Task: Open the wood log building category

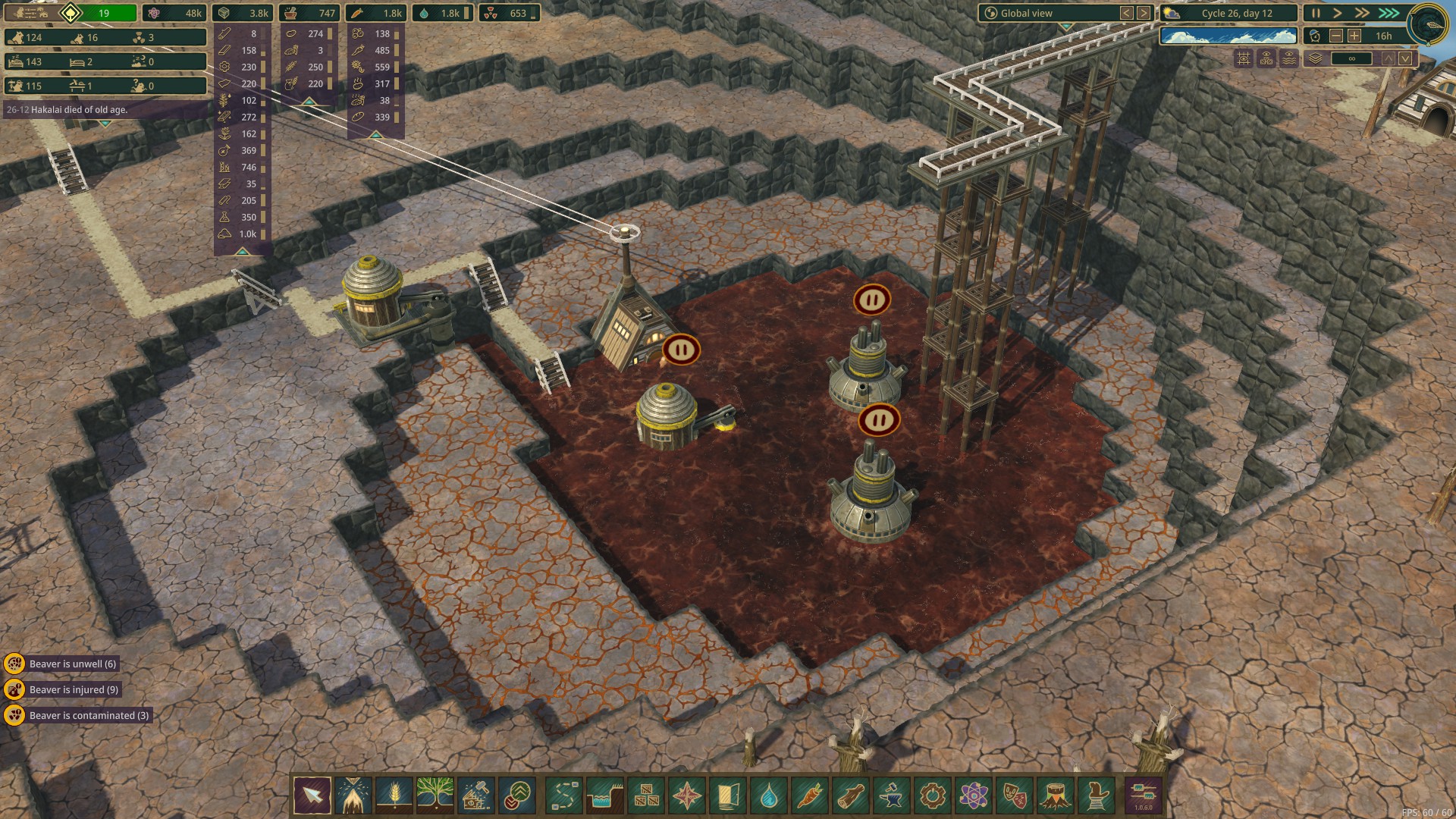Action: click(x=851, y=796)
